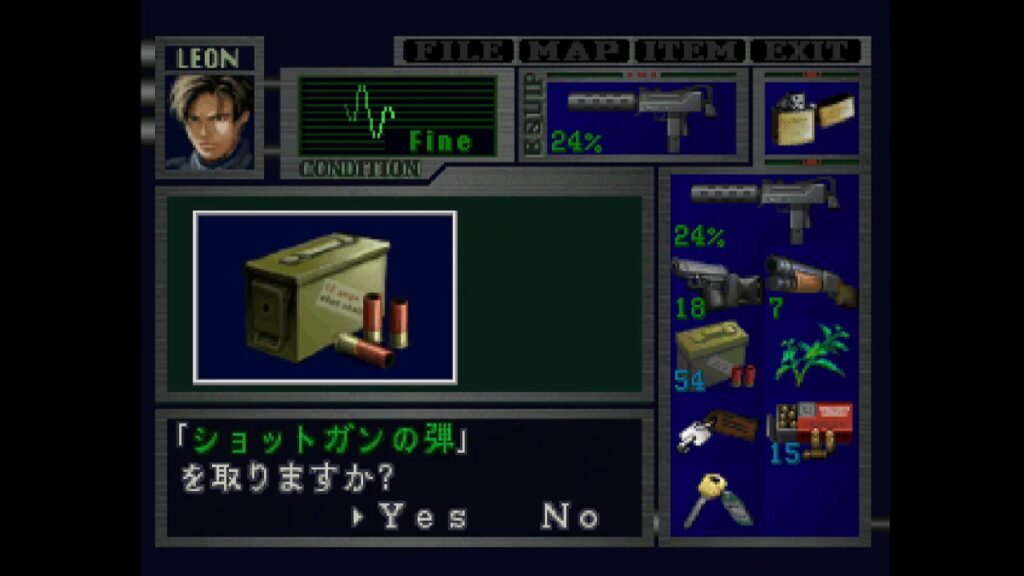Open the FILE tab
This screenshot has height=576, width=1024.
click(x=456, y=51)
